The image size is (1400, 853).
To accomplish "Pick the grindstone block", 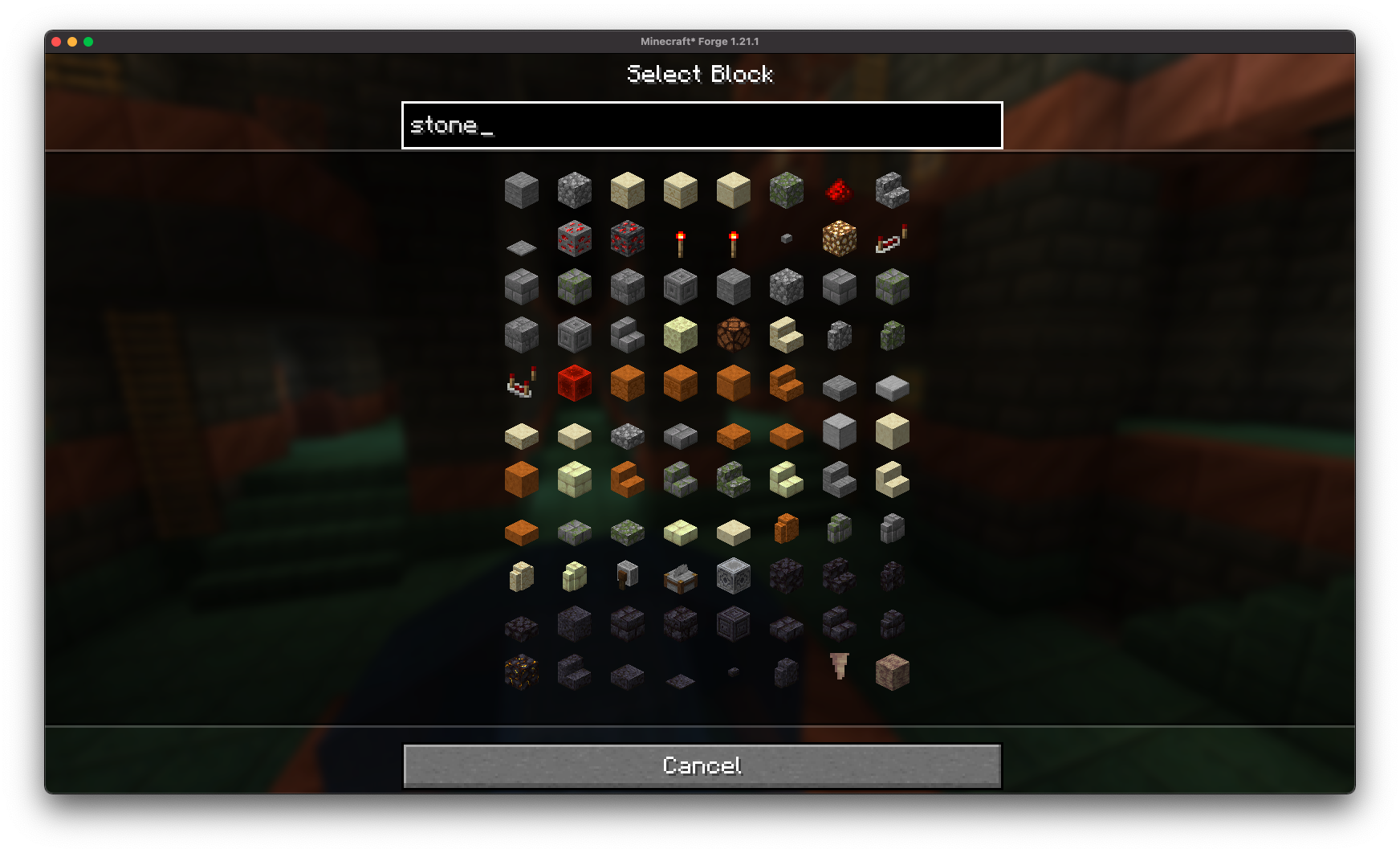I will [627, 577].
